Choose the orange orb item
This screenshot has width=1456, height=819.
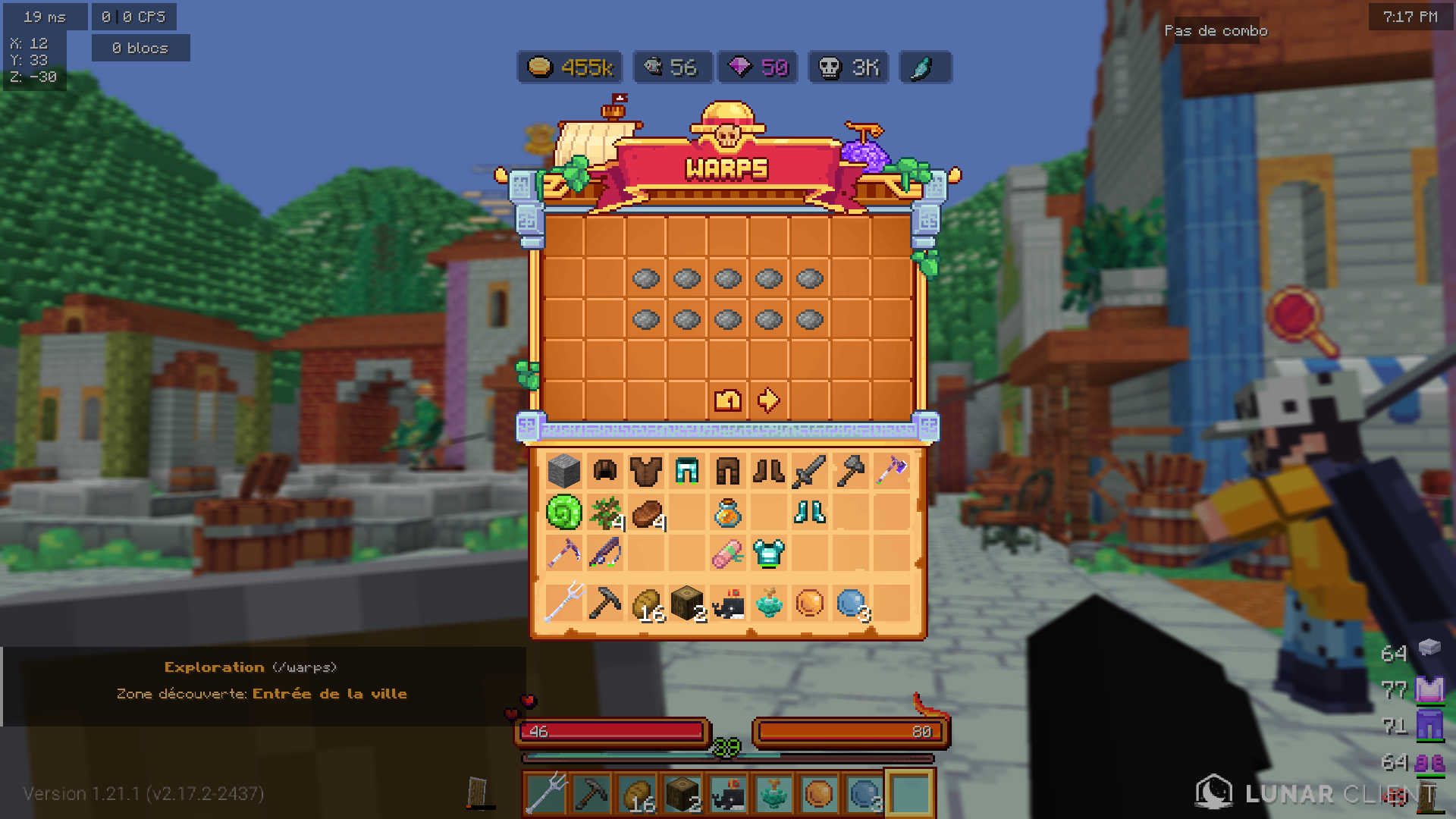(809, 604)
